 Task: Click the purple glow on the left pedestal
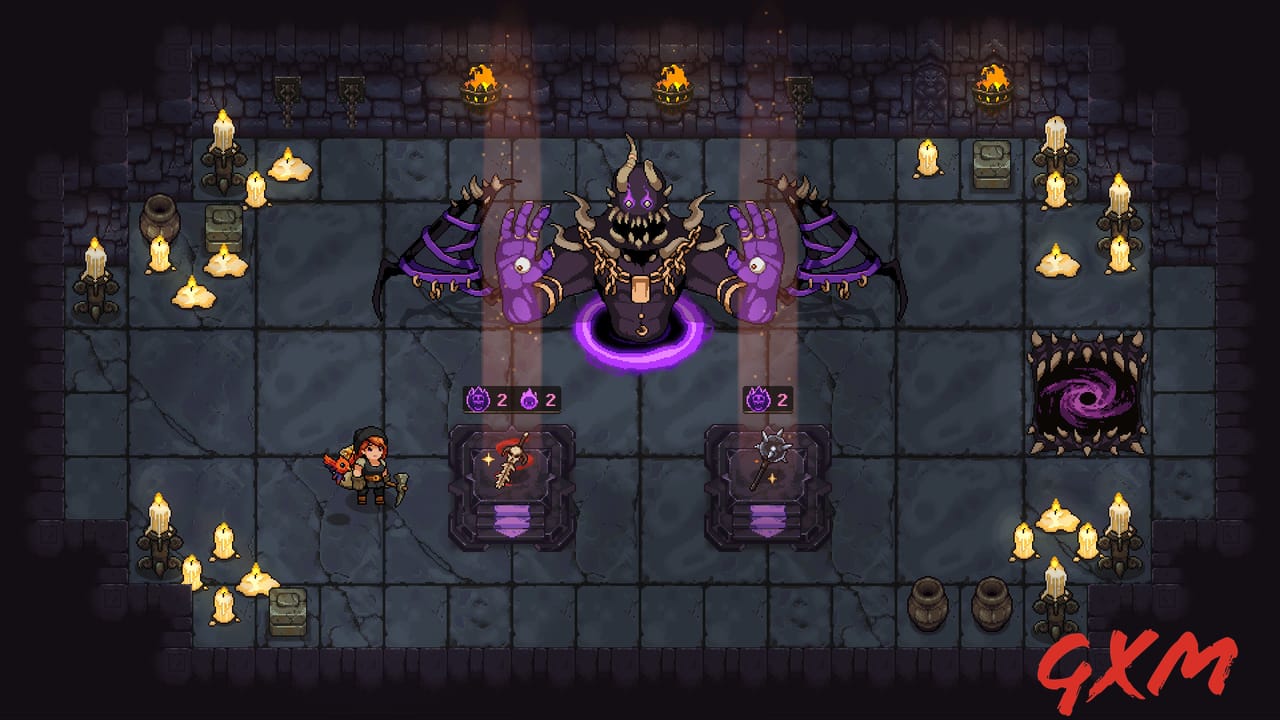click(510, 520)
